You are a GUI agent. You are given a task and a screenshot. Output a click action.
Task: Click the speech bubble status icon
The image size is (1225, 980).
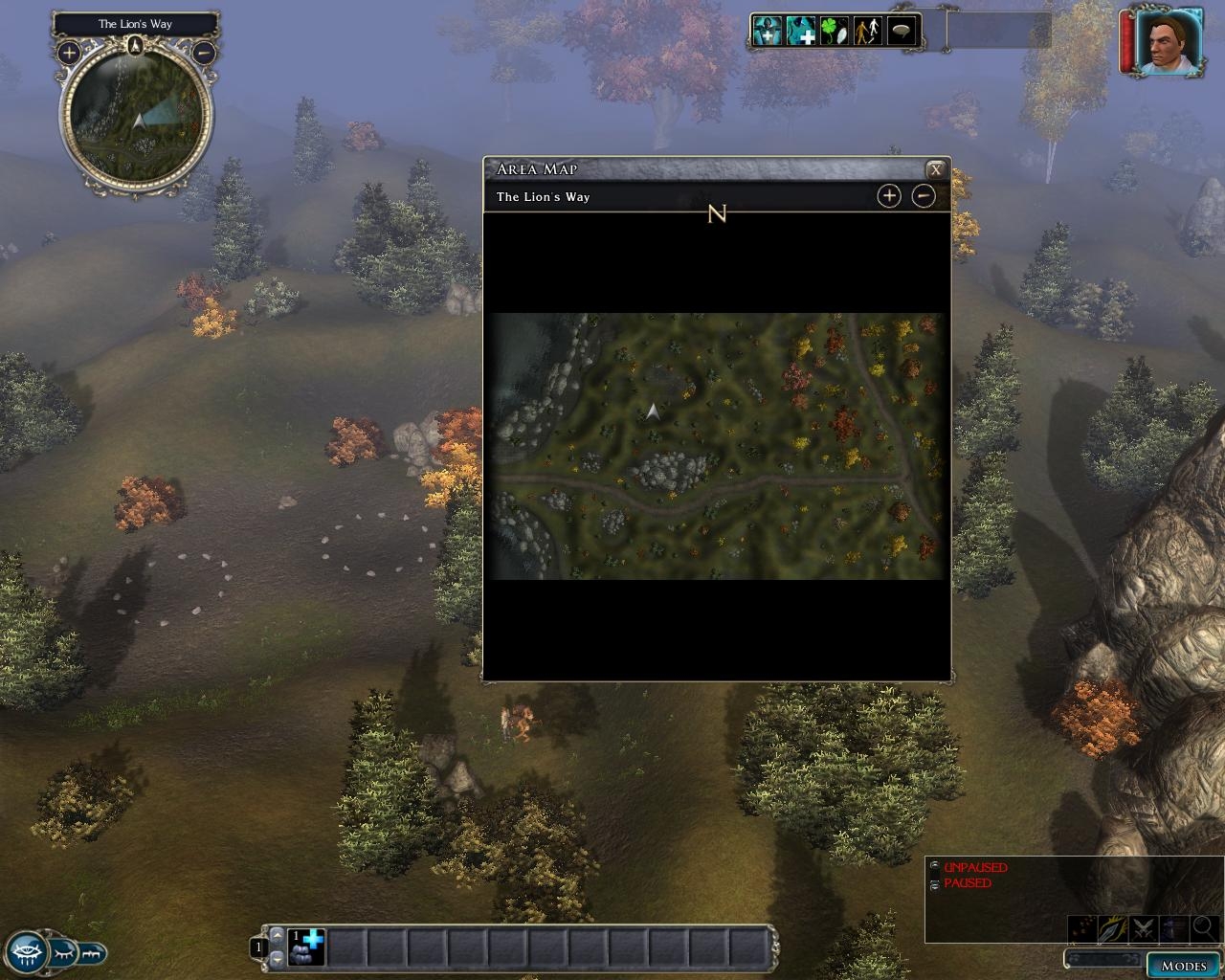902,32
